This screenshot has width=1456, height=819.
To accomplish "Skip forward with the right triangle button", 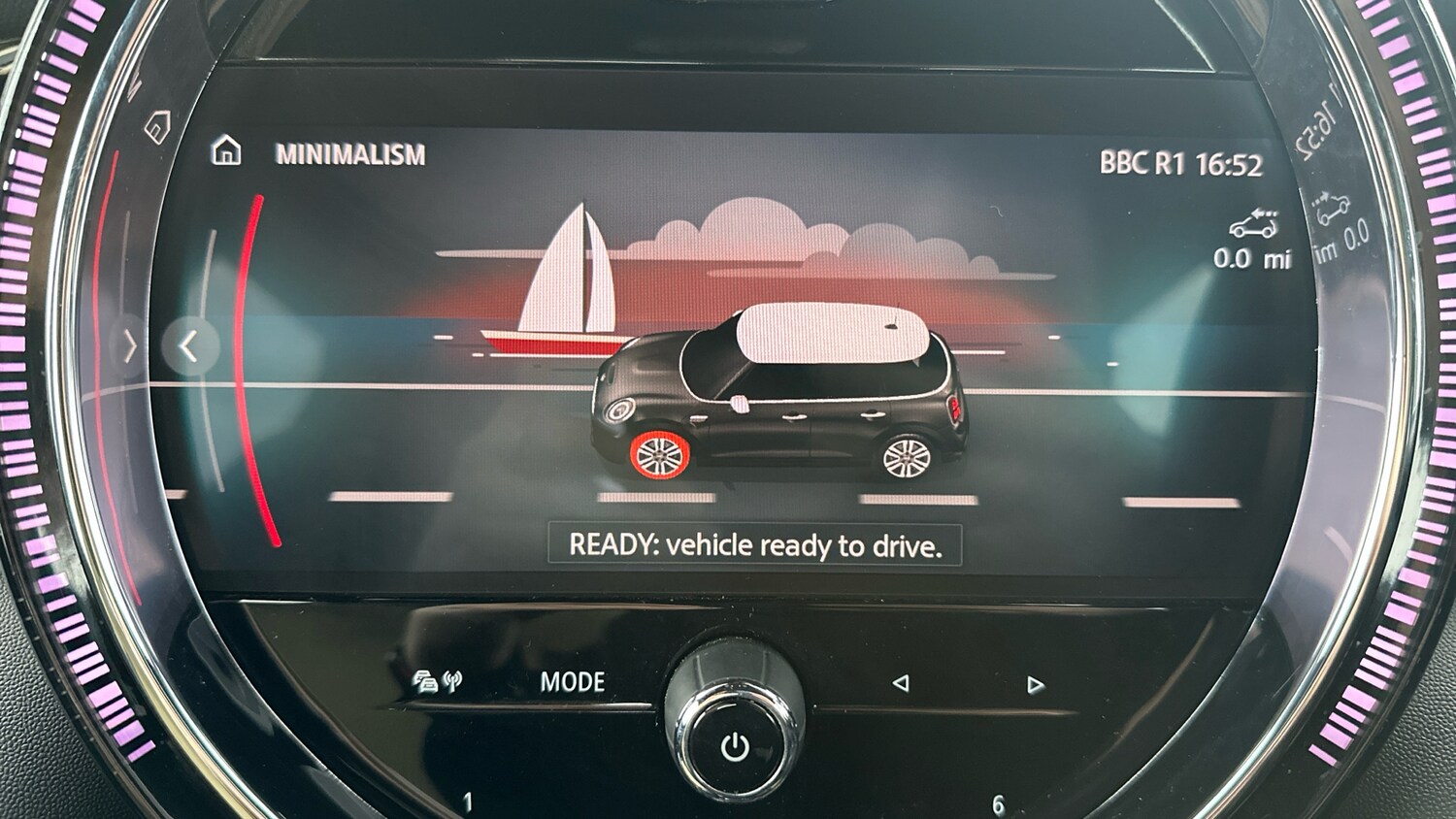I will (1035, 685).
